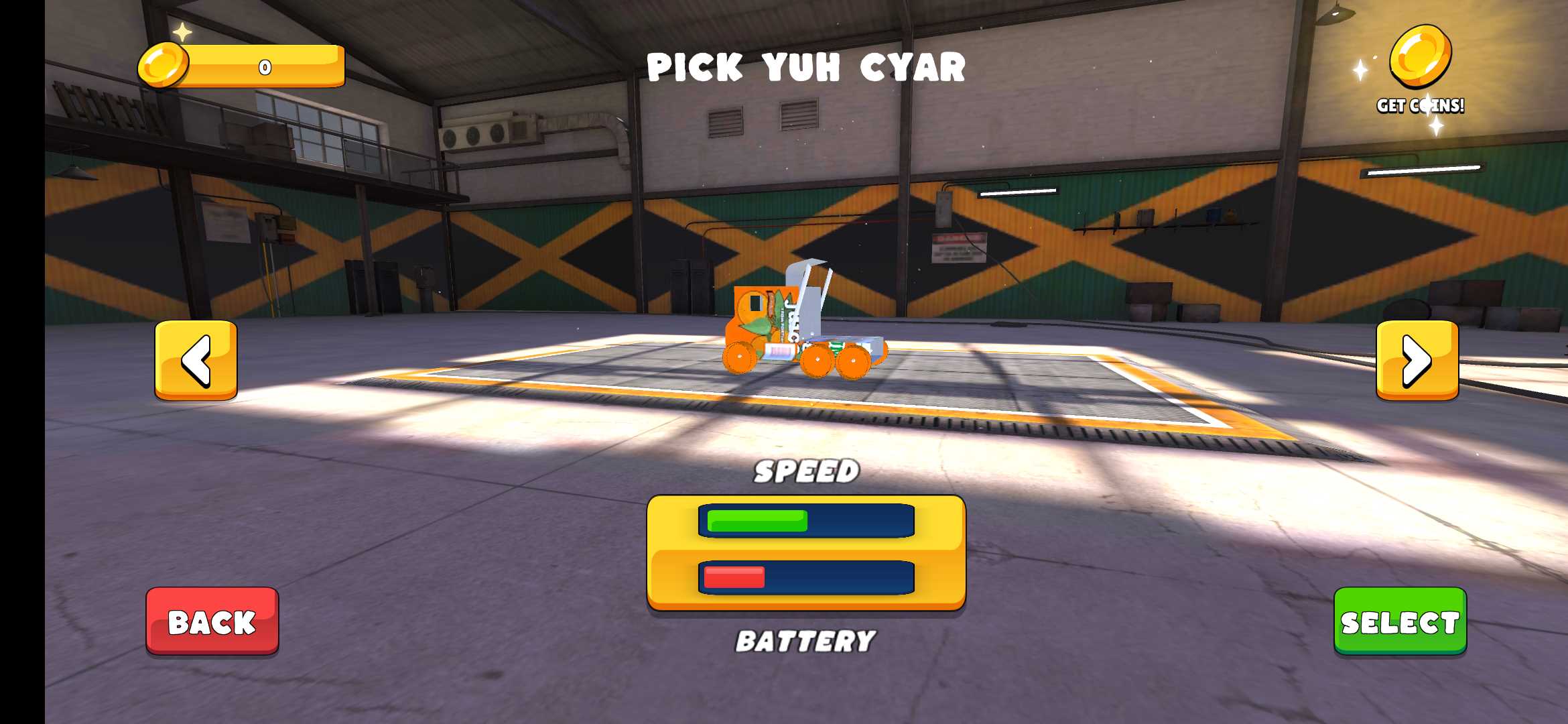Open the GET COINS! offer
1568x724 pixels.
click(1420, 70)
